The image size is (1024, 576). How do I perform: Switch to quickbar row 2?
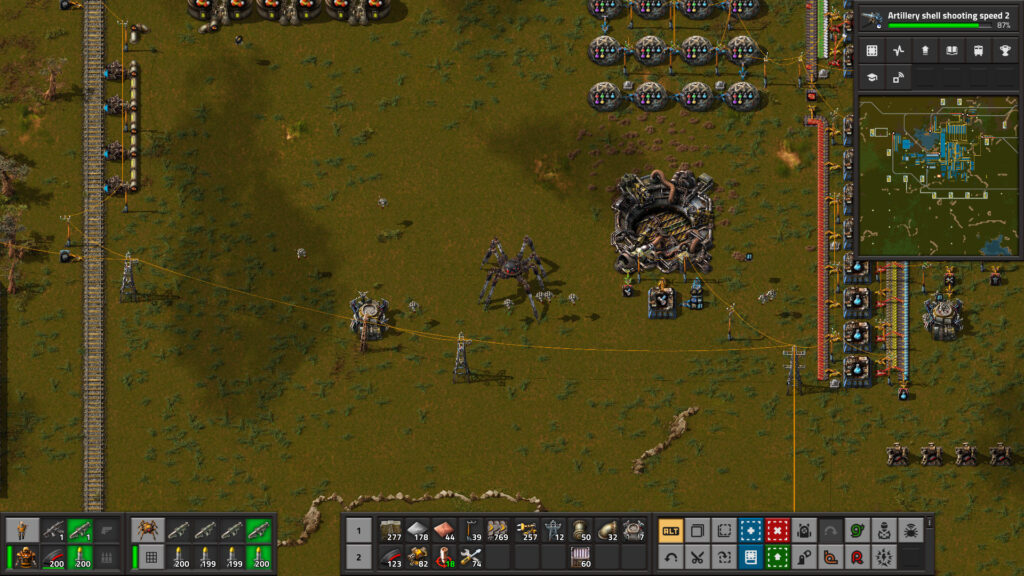coord(359,557)
